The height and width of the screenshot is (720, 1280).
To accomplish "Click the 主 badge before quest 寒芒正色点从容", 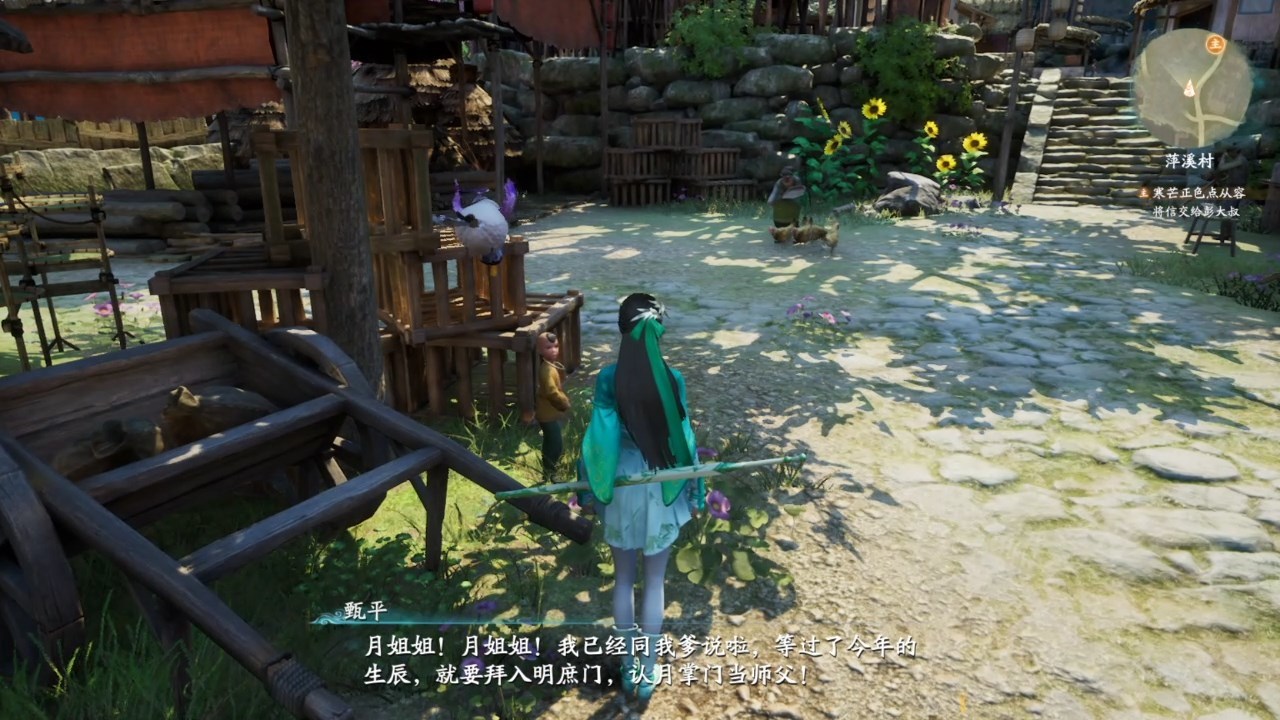I will pos(1143,193).
